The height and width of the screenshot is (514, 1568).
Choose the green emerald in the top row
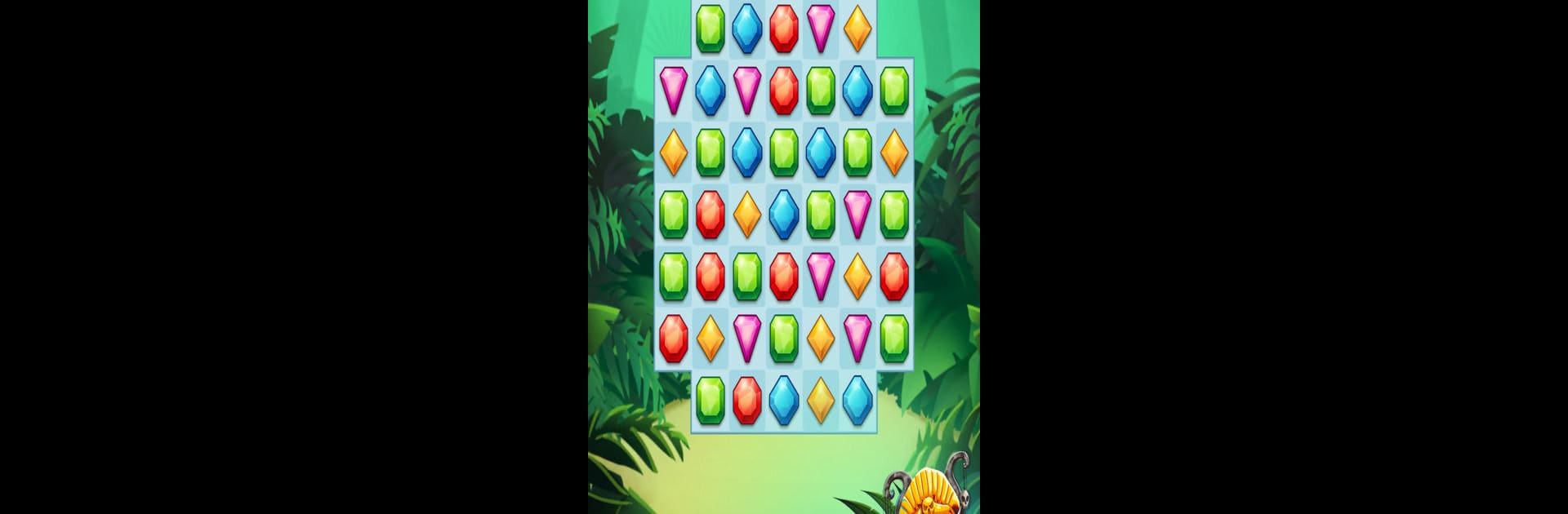tap(710, 29)
